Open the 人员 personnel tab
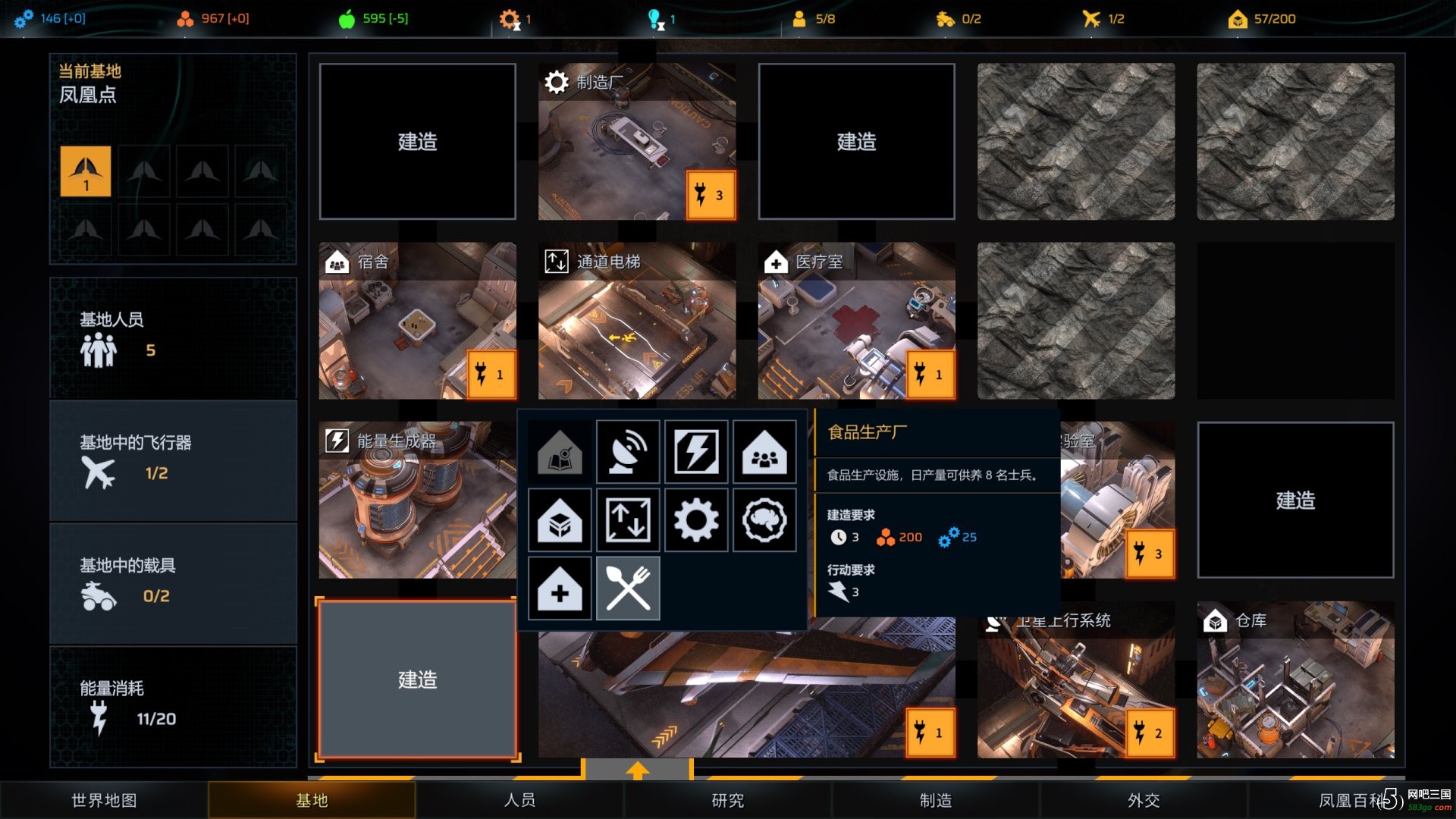 click(519, 800)
